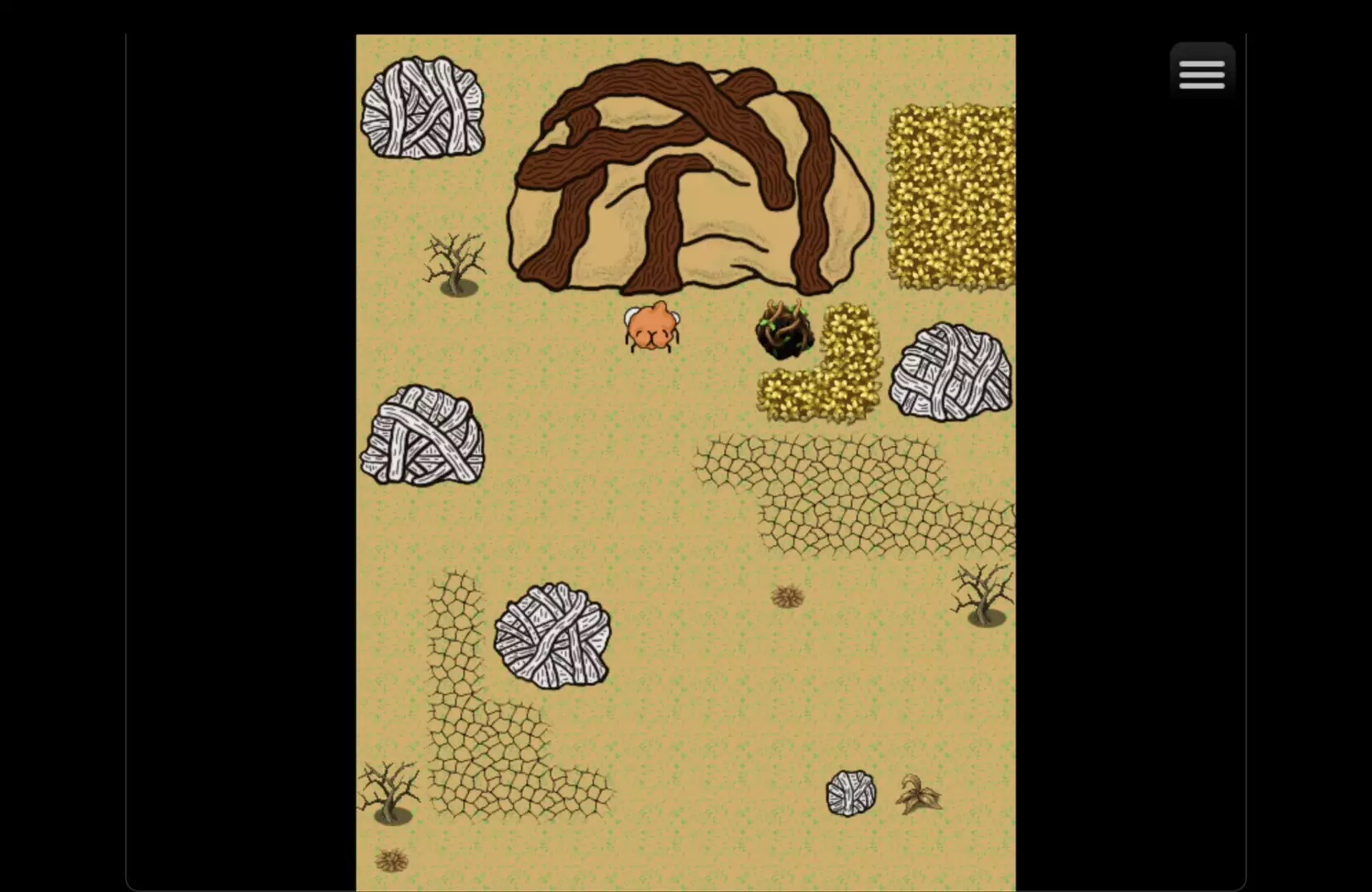
Task: Click the large white rock pile mid-screen
Action: [x=551, y=636]
